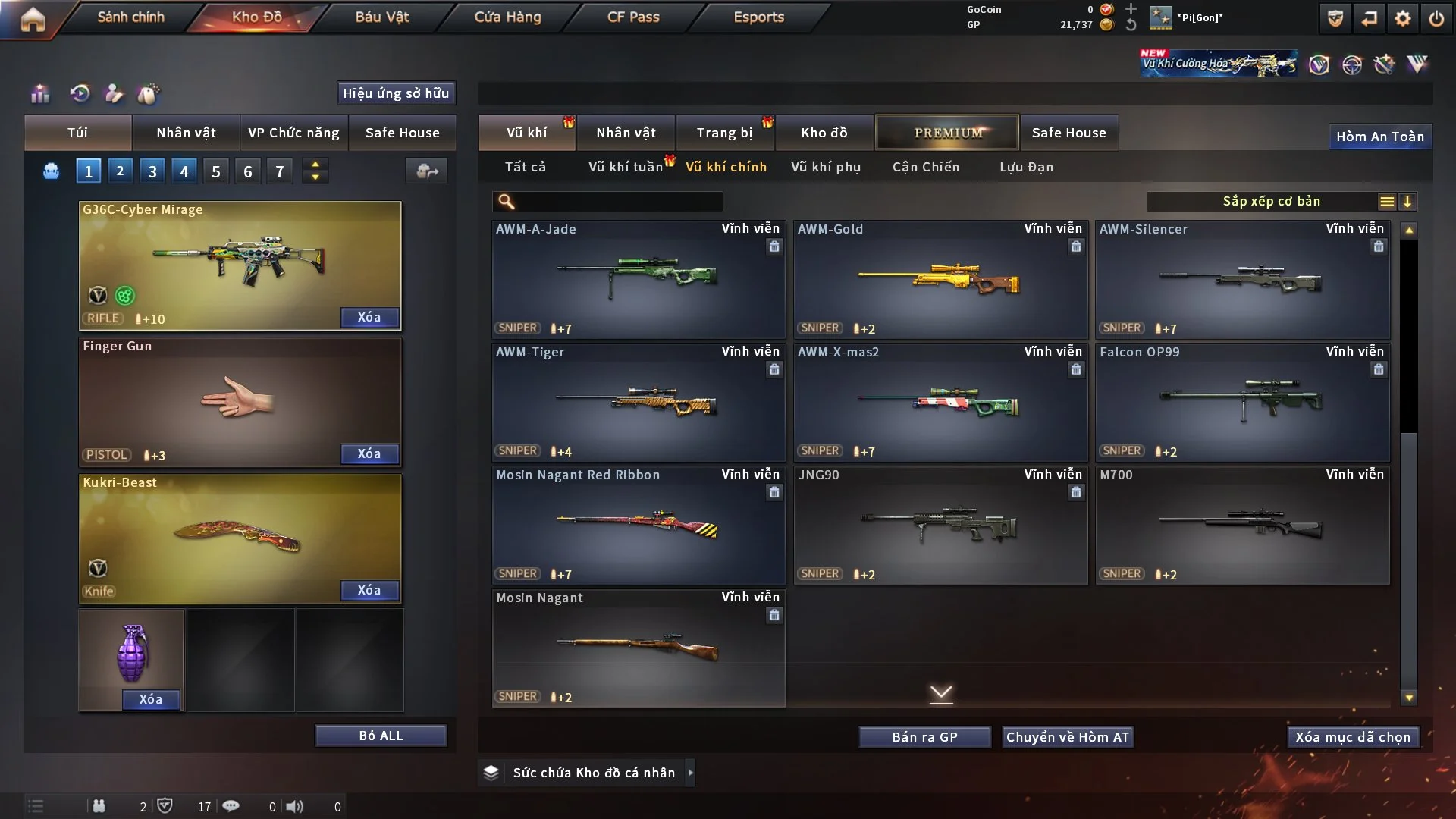Image resolution: width=1456 pixels, height=819 pixels.
Task: Pick the Falcon OP99 sniper
Action: 1242,403
